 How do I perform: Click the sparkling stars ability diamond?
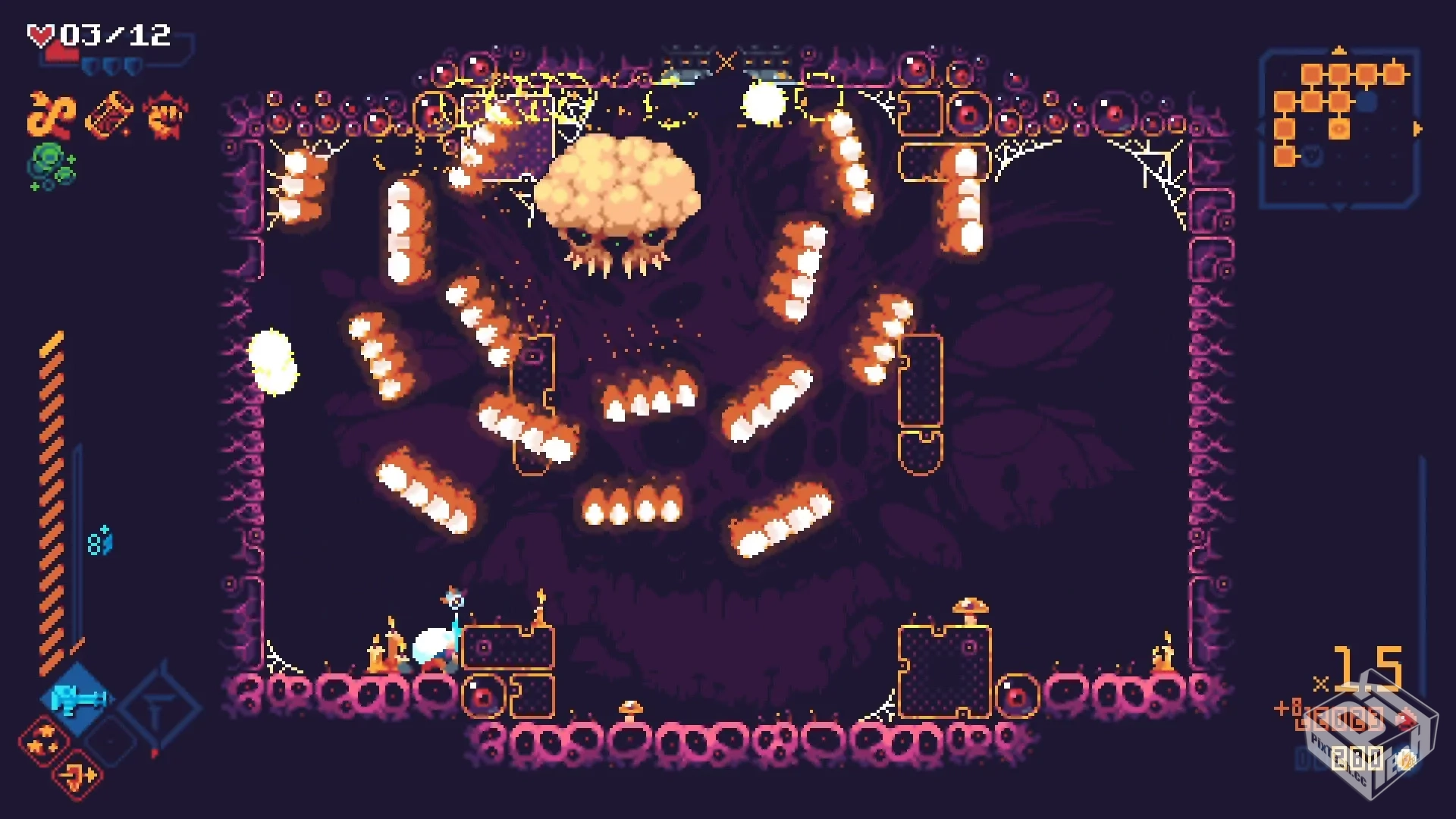43,740
